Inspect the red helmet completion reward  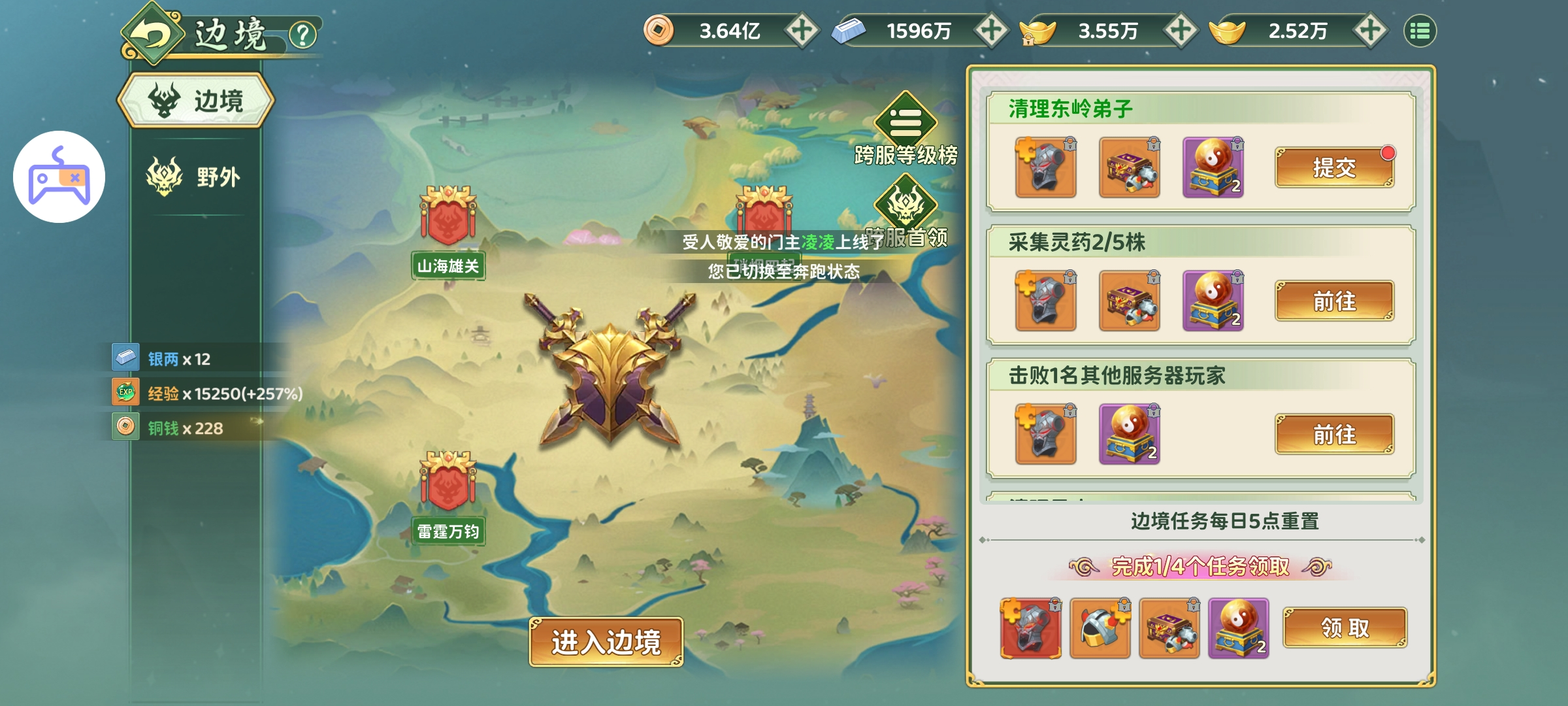[1030, 628]
